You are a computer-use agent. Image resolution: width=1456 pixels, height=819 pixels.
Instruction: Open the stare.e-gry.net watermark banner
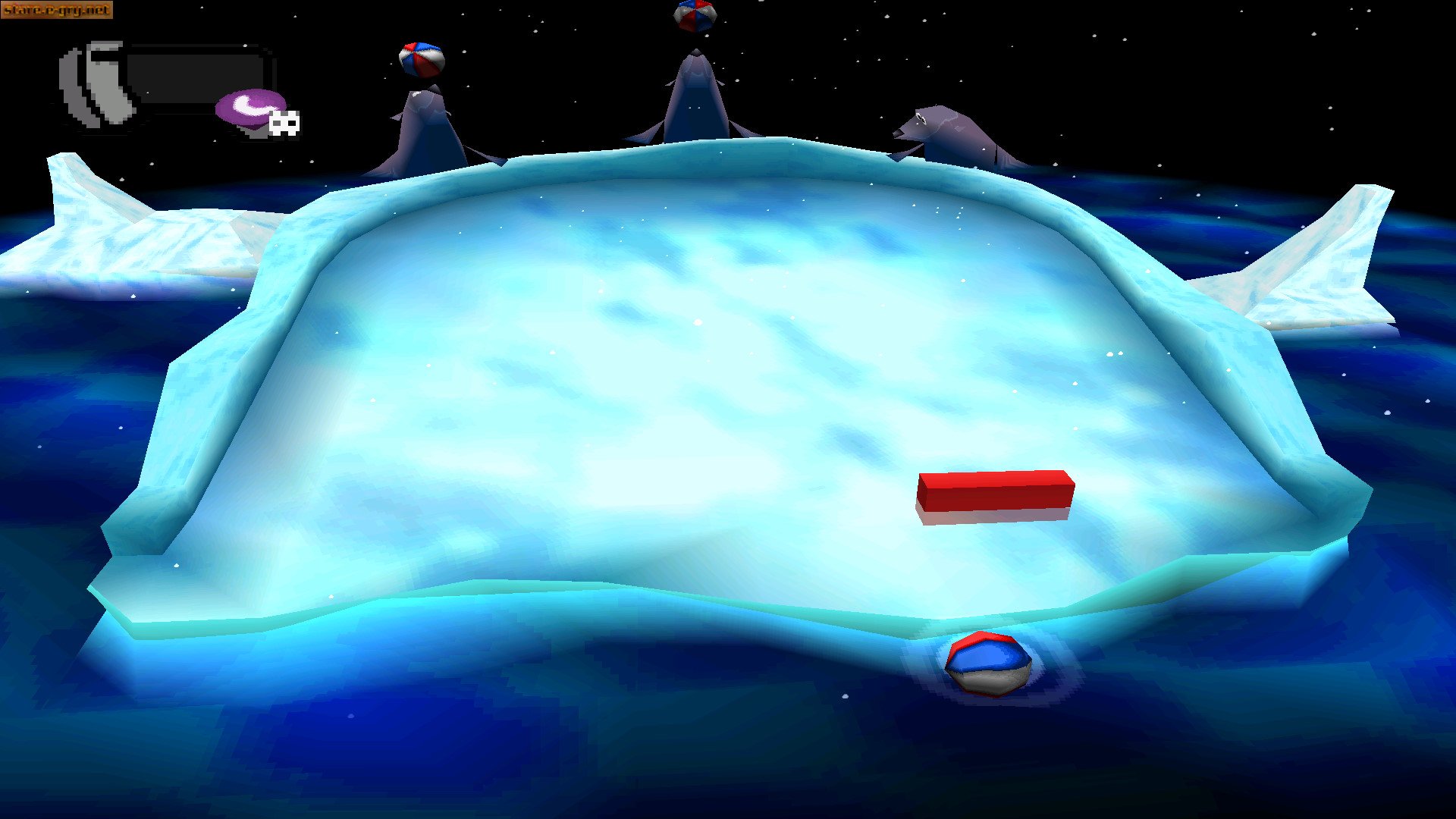(57, 9)
